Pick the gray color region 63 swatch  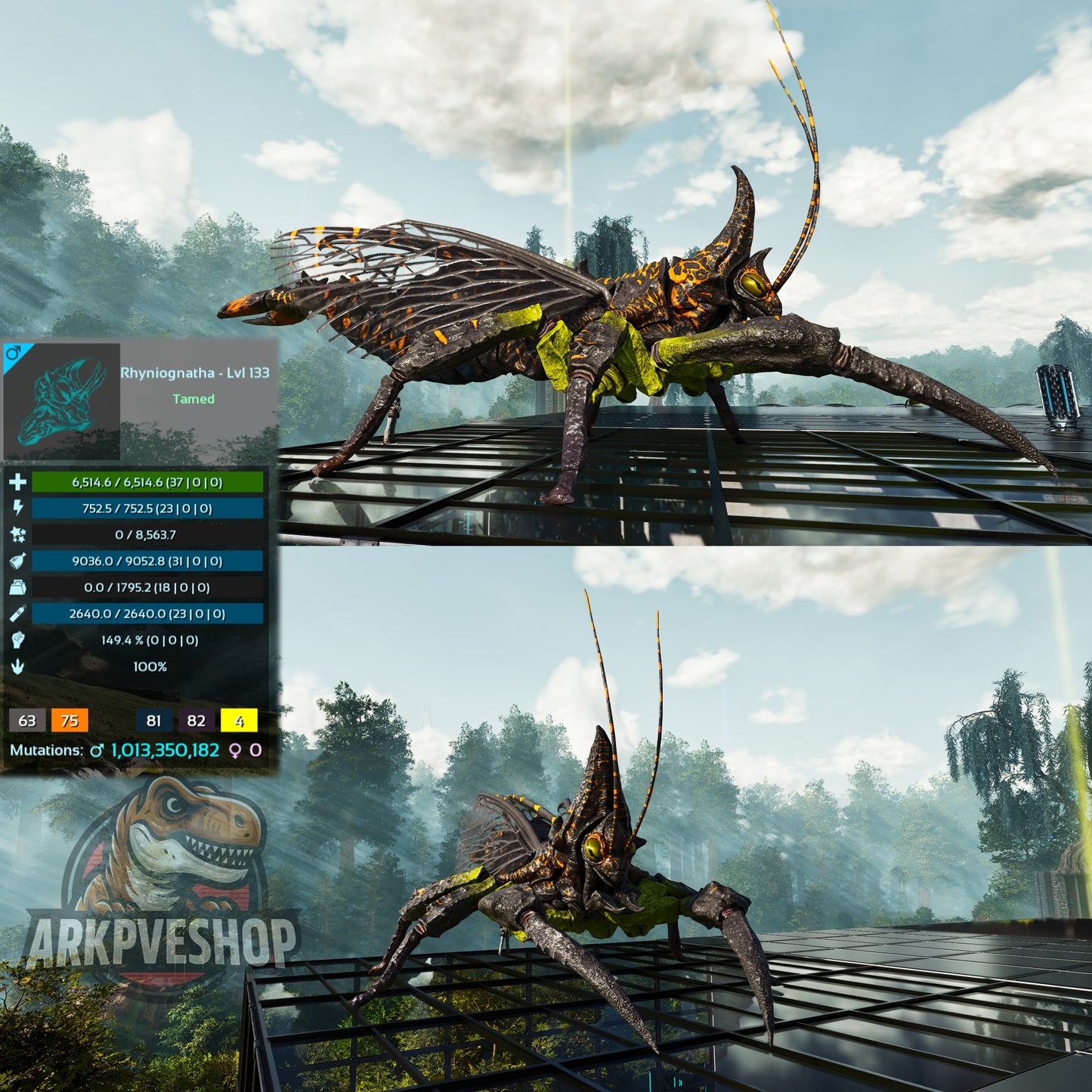(x=27, y=720)
